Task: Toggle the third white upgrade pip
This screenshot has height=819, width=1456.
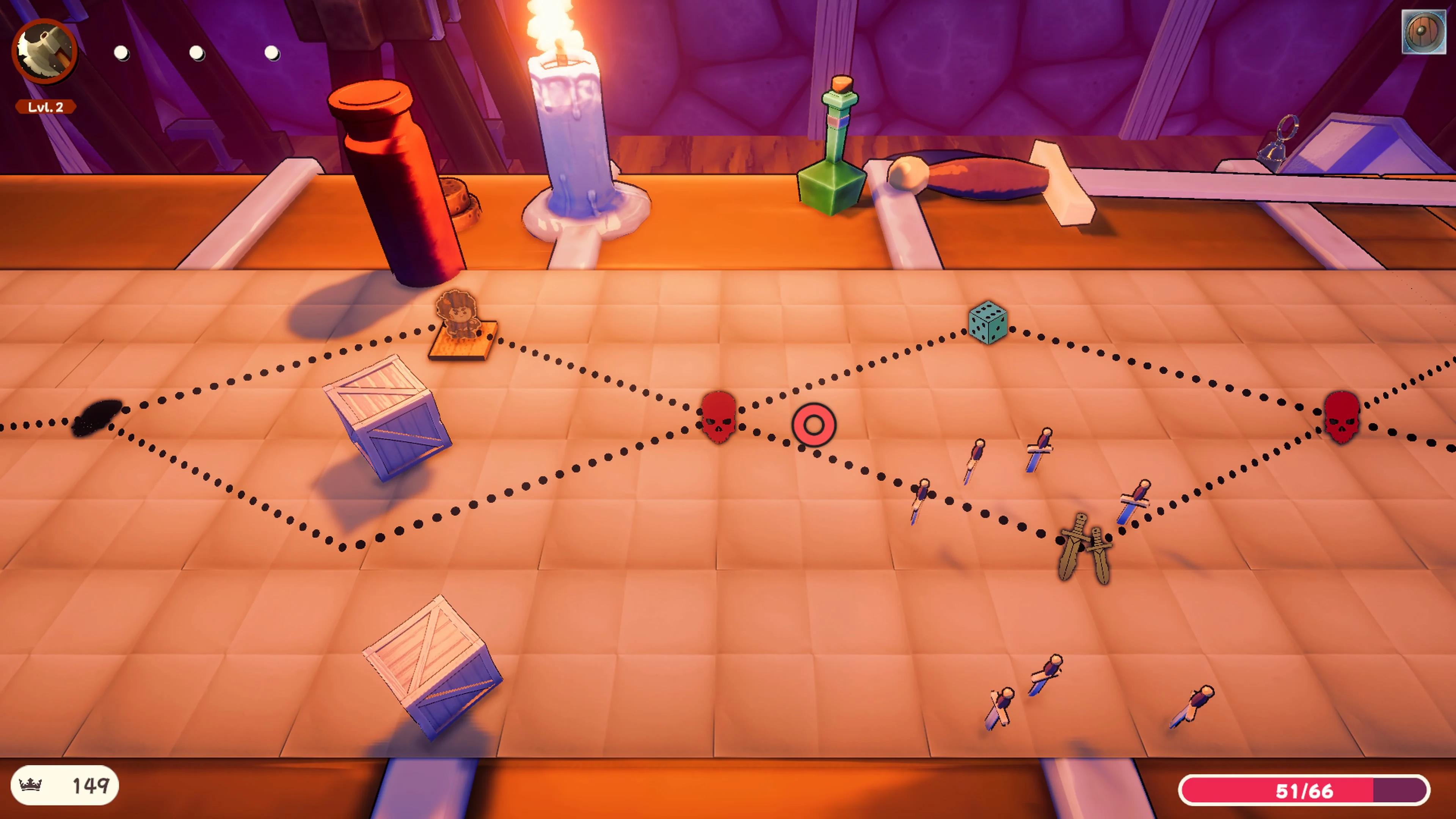Action: (272, 53)
